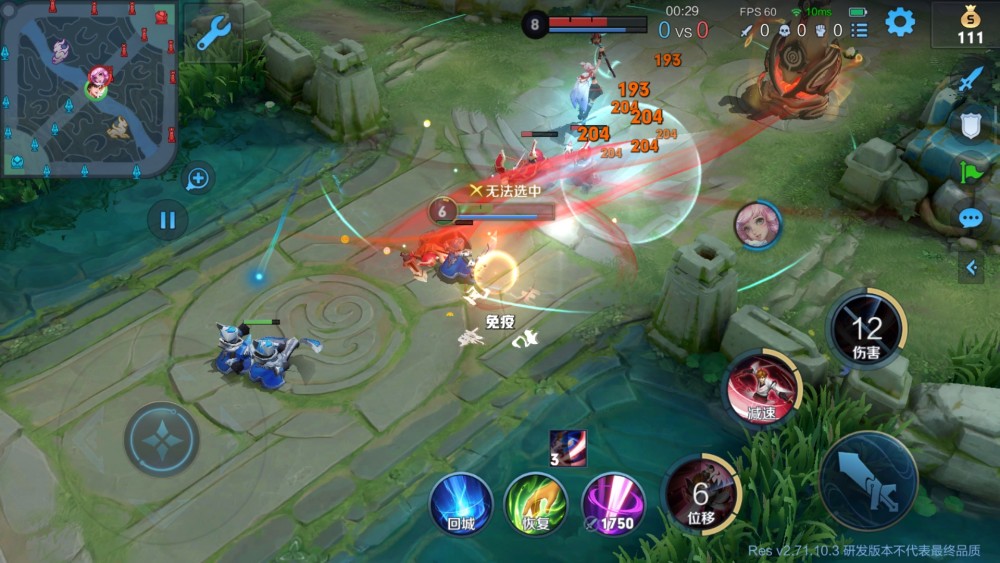This screenshot has height=563, width=1000.
Task: Open the gold coin shop
Action: (968, 25)
